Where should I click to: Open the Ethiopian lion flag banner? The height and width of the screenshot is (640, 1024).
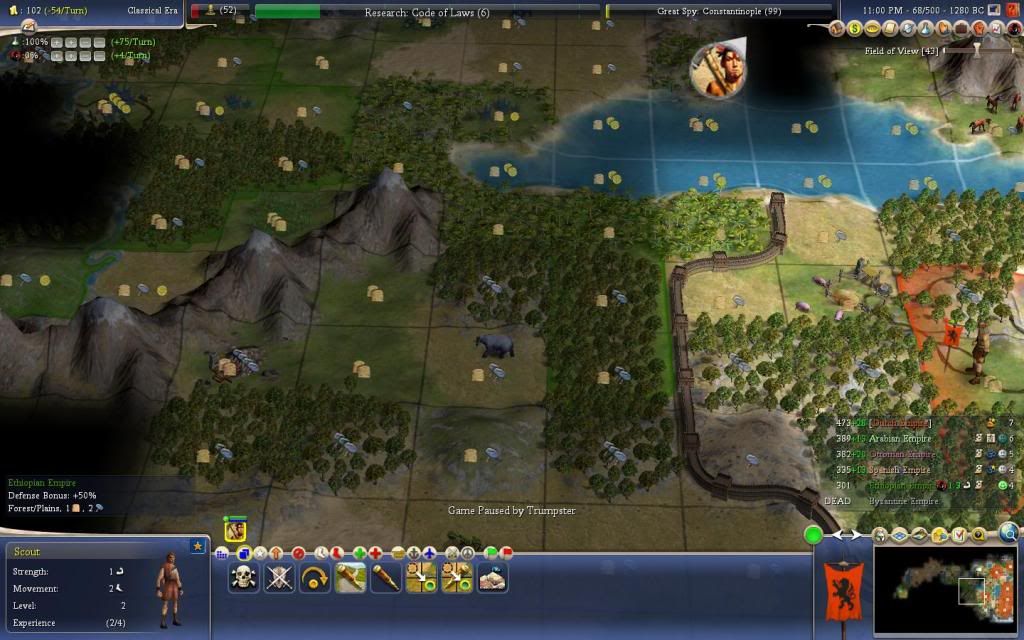pos(840,586)
